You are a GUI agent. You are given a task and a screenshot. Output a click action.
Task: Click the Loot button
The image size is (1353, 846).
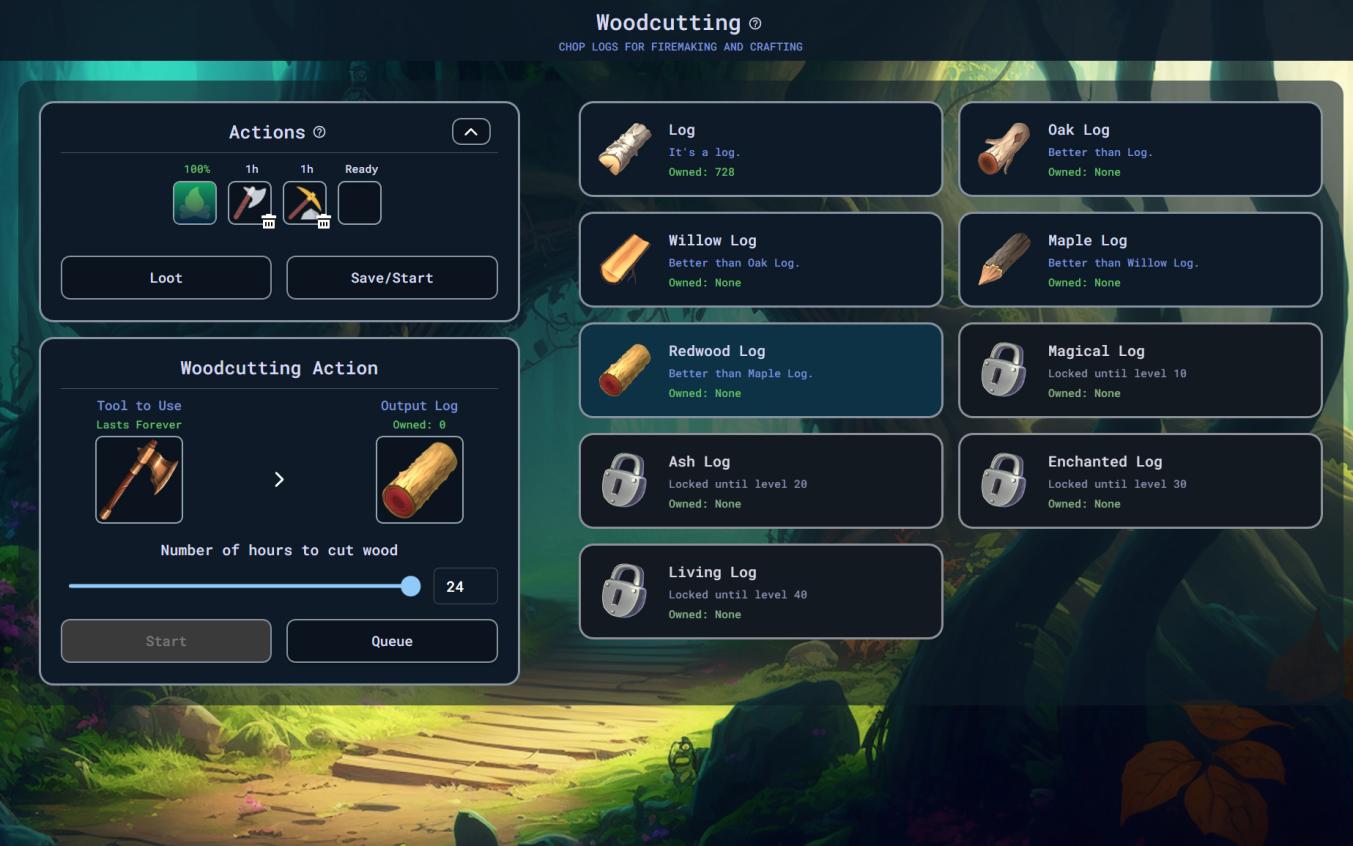pyautogui.click(x=166, y=278)
